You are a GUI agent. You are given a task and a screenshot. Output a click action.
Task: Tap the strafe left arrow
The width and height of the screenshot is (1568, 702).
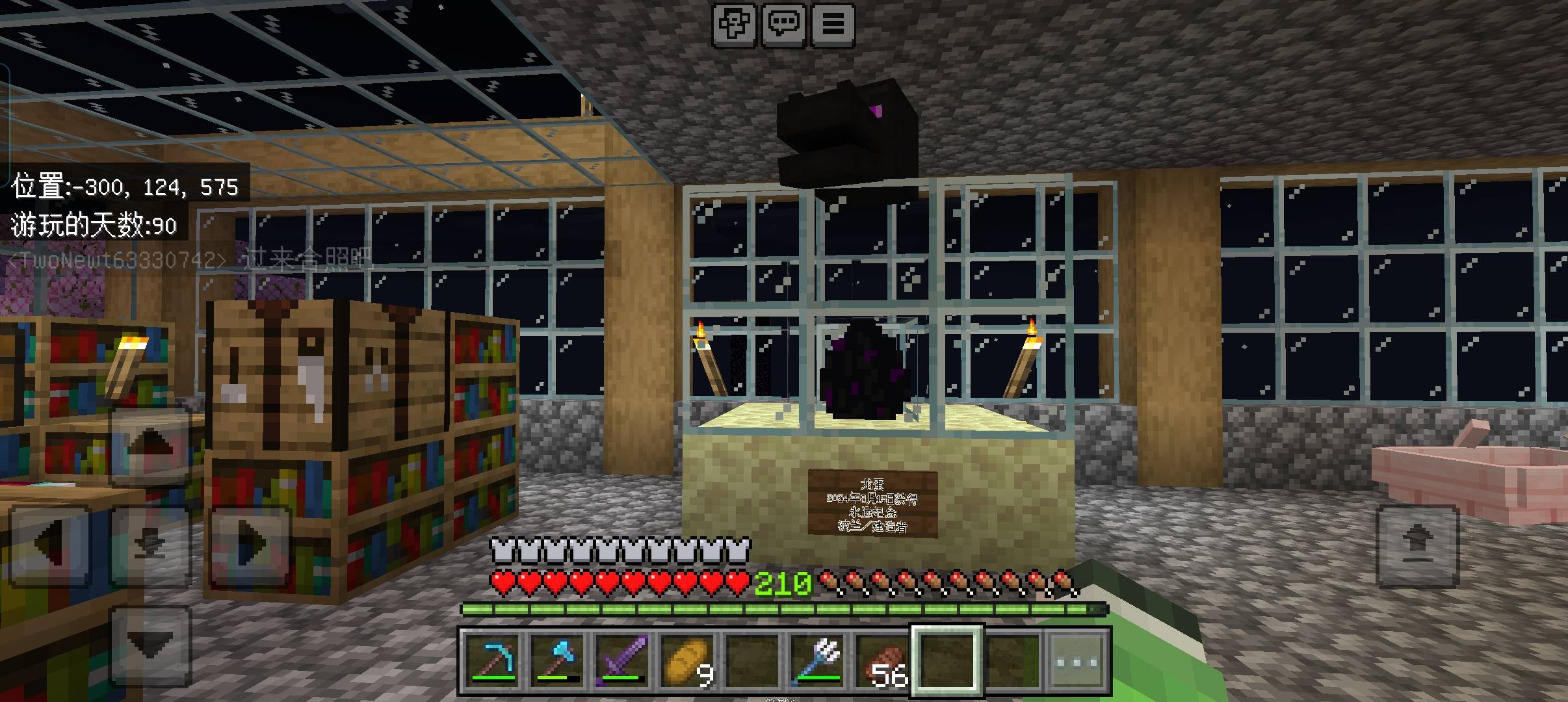pos(50,545)
